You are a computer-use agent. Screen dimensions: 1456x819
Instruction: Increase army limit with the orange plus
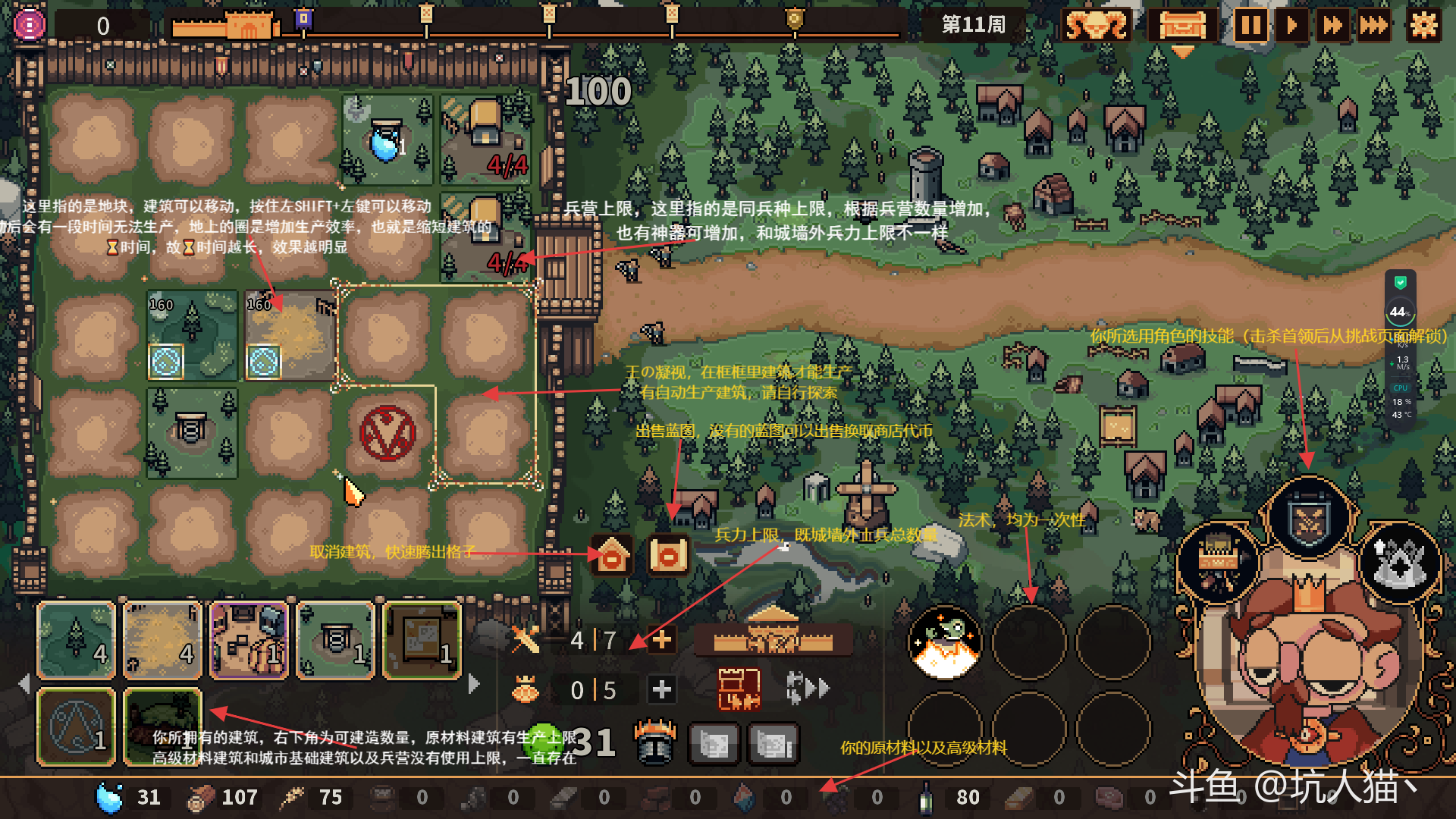(x=661, y=640)
